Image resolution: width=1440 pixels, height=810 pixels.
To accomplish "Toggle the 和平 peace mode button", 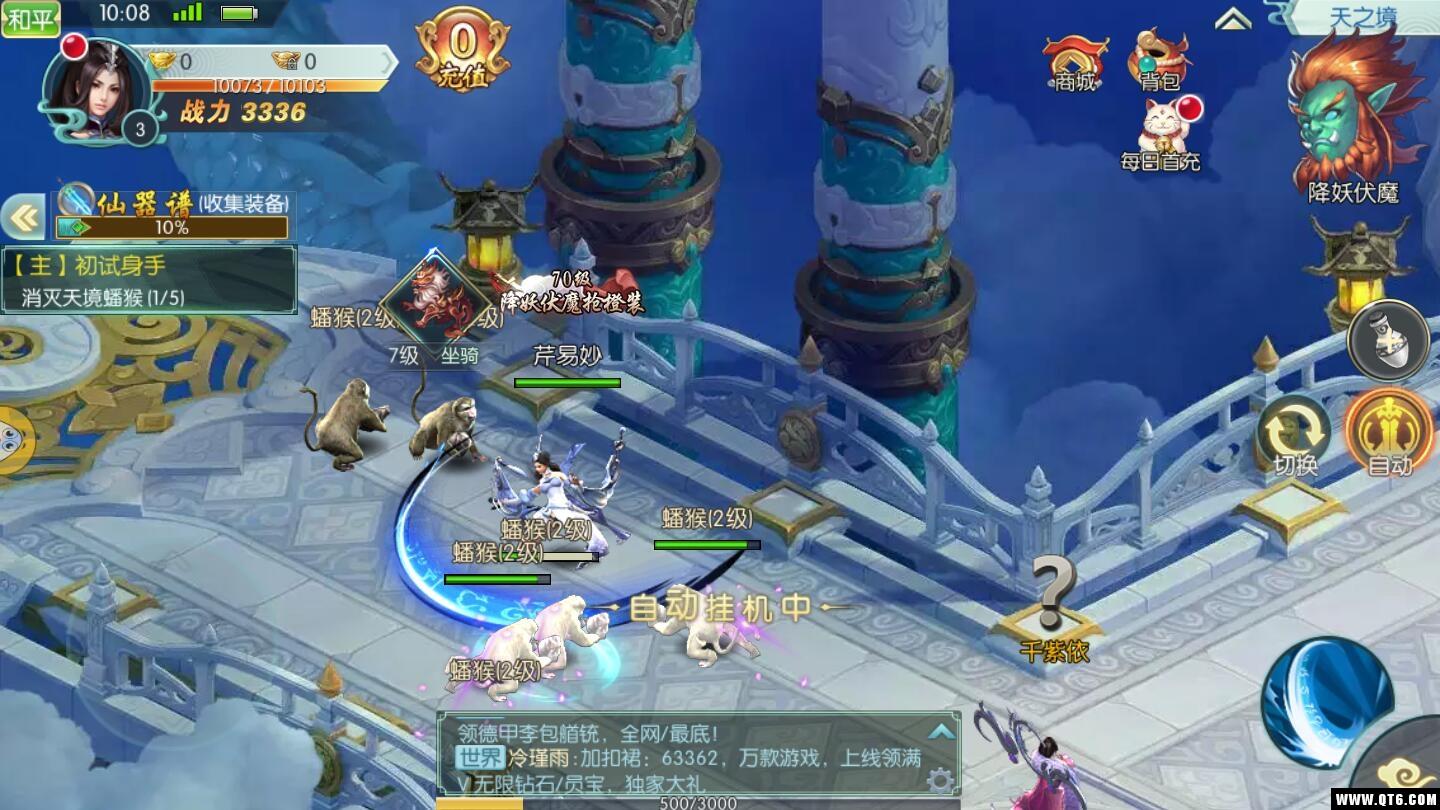I will [30, 17].
